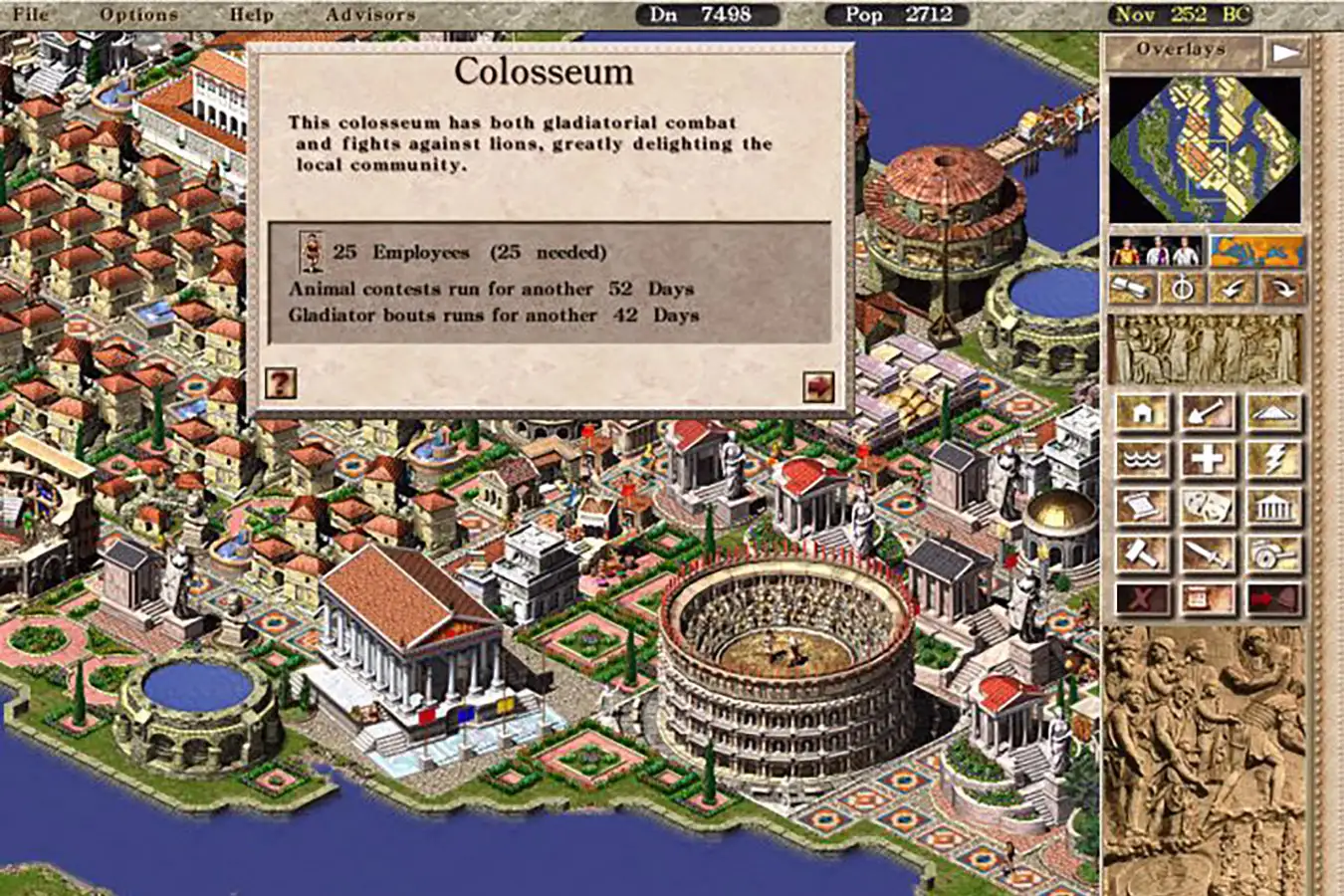
Task: Collapse the sidebar with the arrow button
Action: 1285,52
